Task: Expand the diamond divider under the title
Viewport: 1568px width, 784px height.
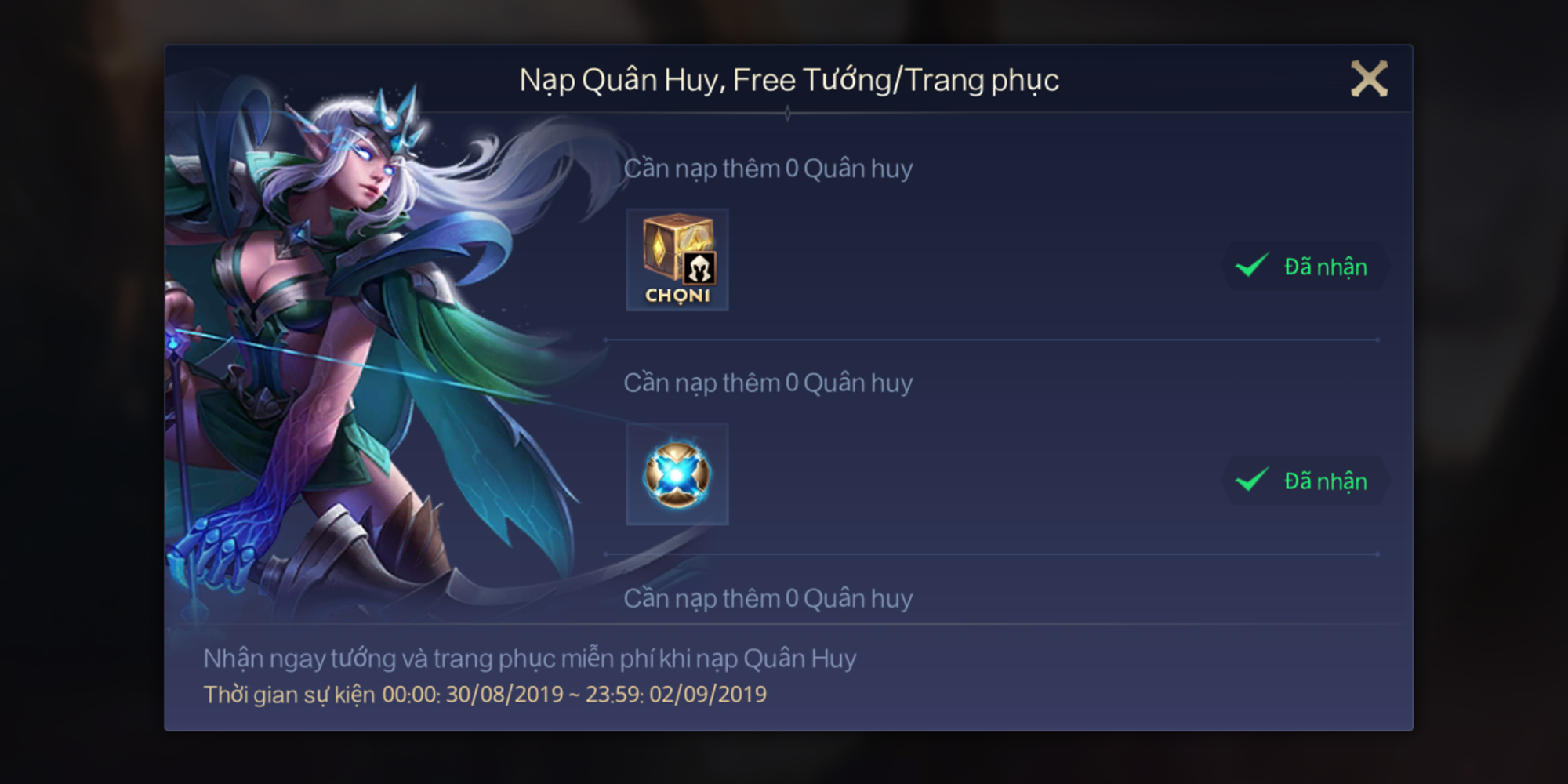Action: [x=788, y=114]
